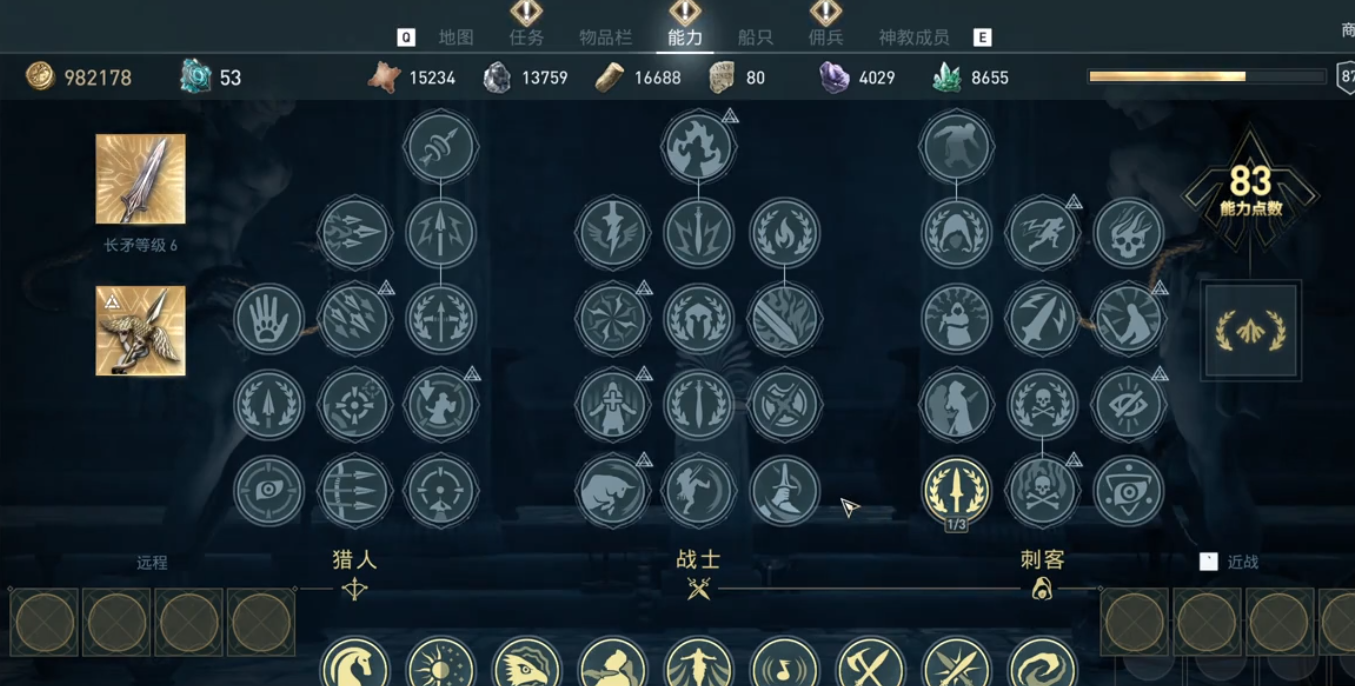
Task: Select the skull in laurel wreath ability
Action: click(1042, 405)
